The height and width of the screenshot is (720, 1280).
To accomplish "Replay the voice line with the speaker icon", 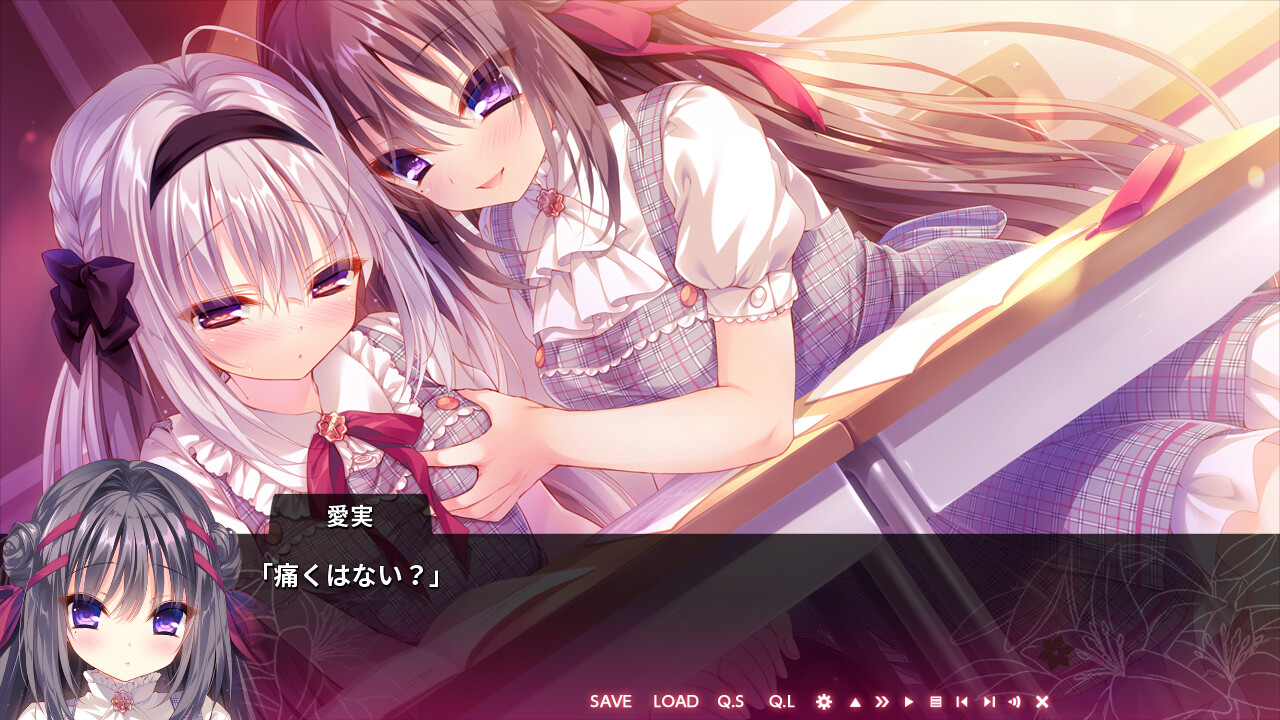I will point(1015,702).
